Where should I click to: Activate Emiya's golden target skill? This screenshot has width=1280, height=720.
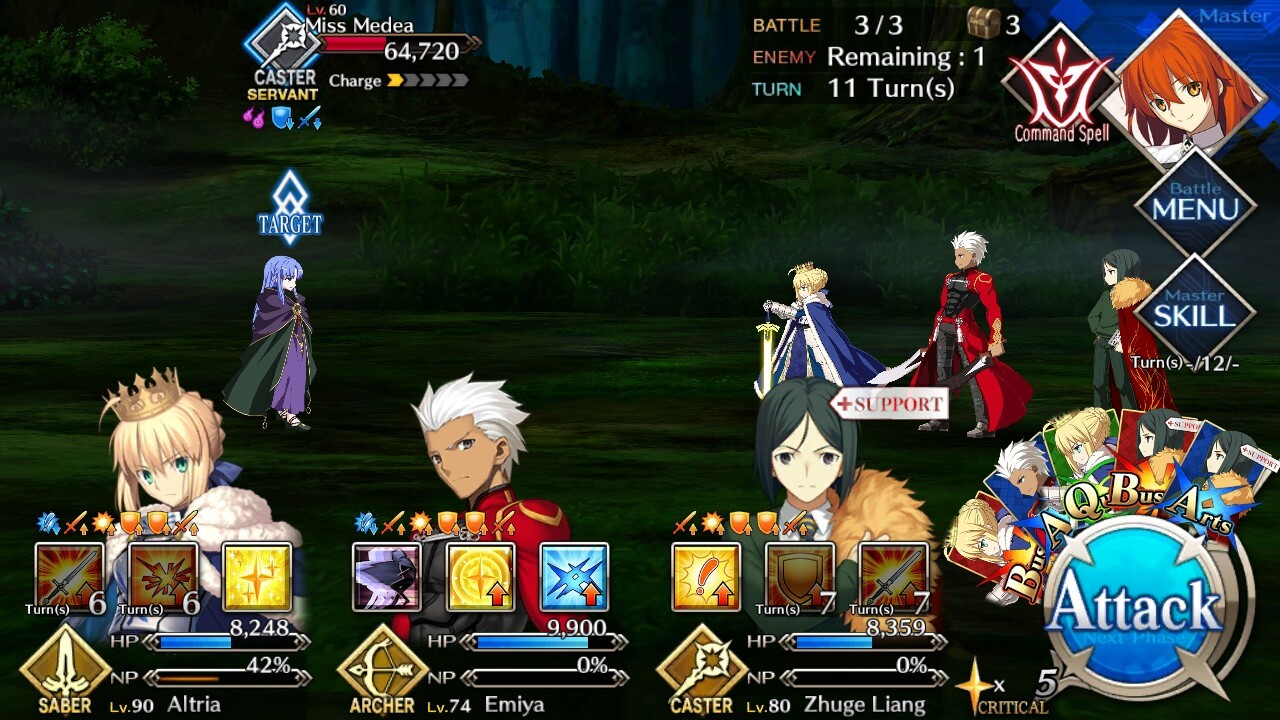coord(480,577)
